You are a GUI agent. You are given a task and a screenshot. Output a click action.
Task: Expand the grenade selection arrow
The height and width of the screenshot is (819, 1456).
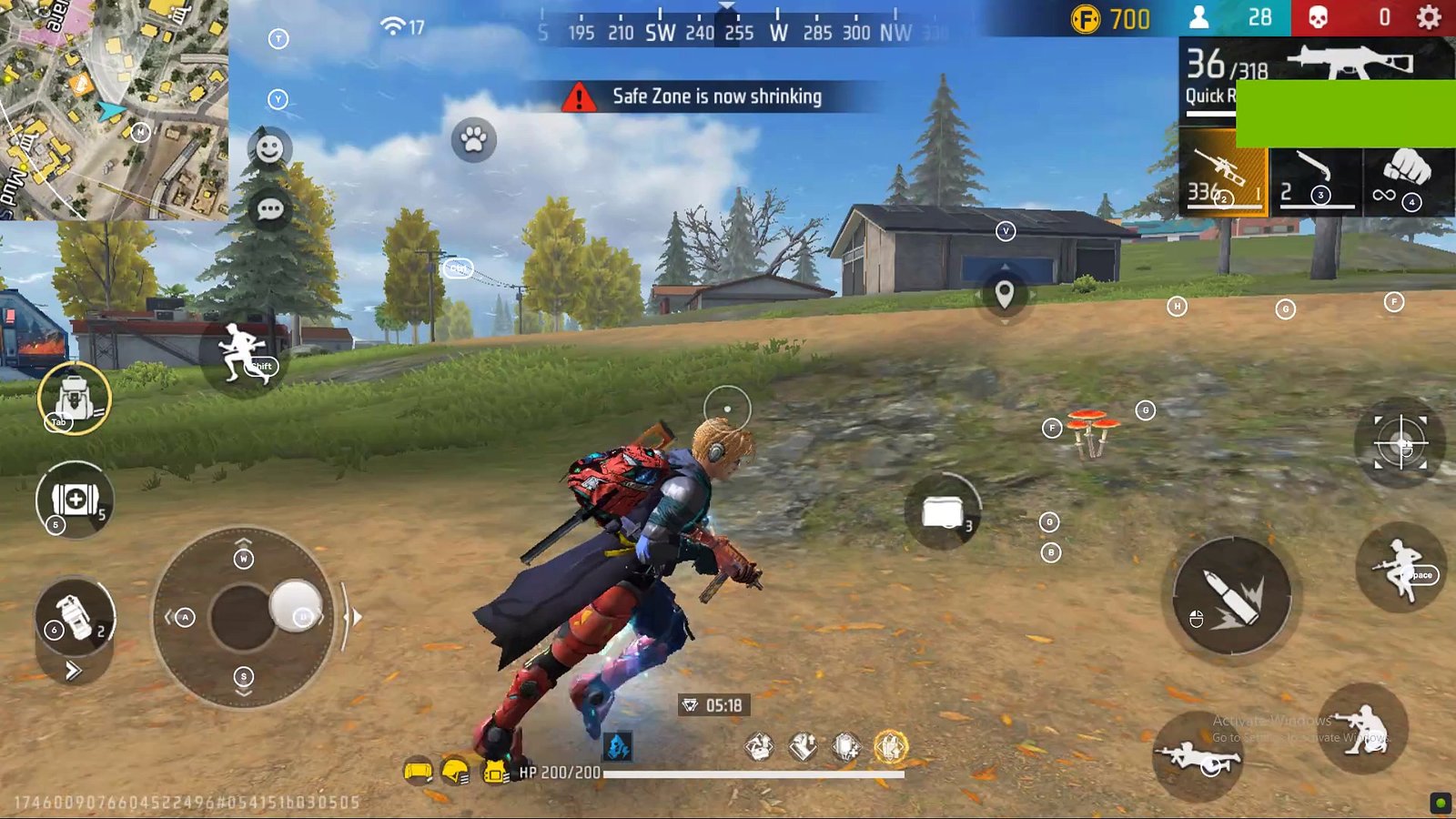tap(74, 672)
